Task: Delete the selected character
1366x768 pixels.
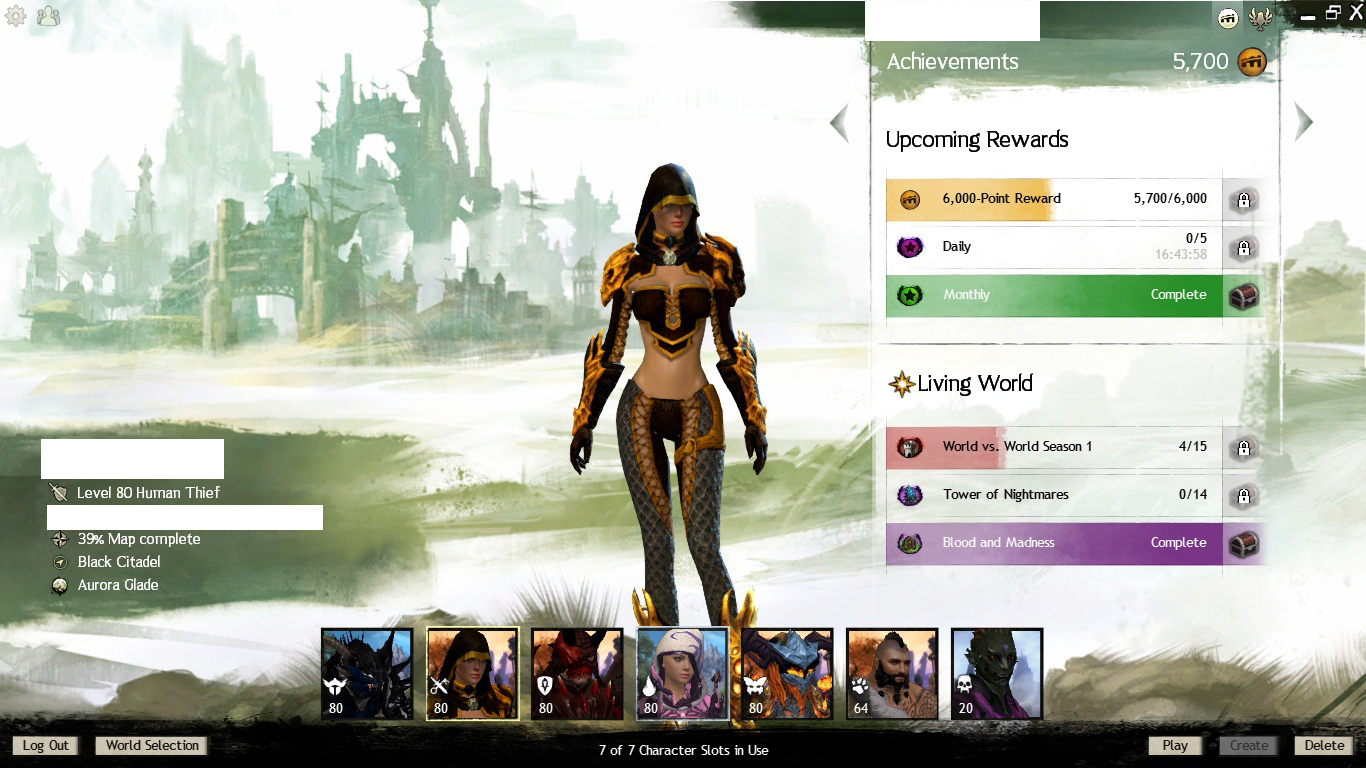Action: [1324, 745]
